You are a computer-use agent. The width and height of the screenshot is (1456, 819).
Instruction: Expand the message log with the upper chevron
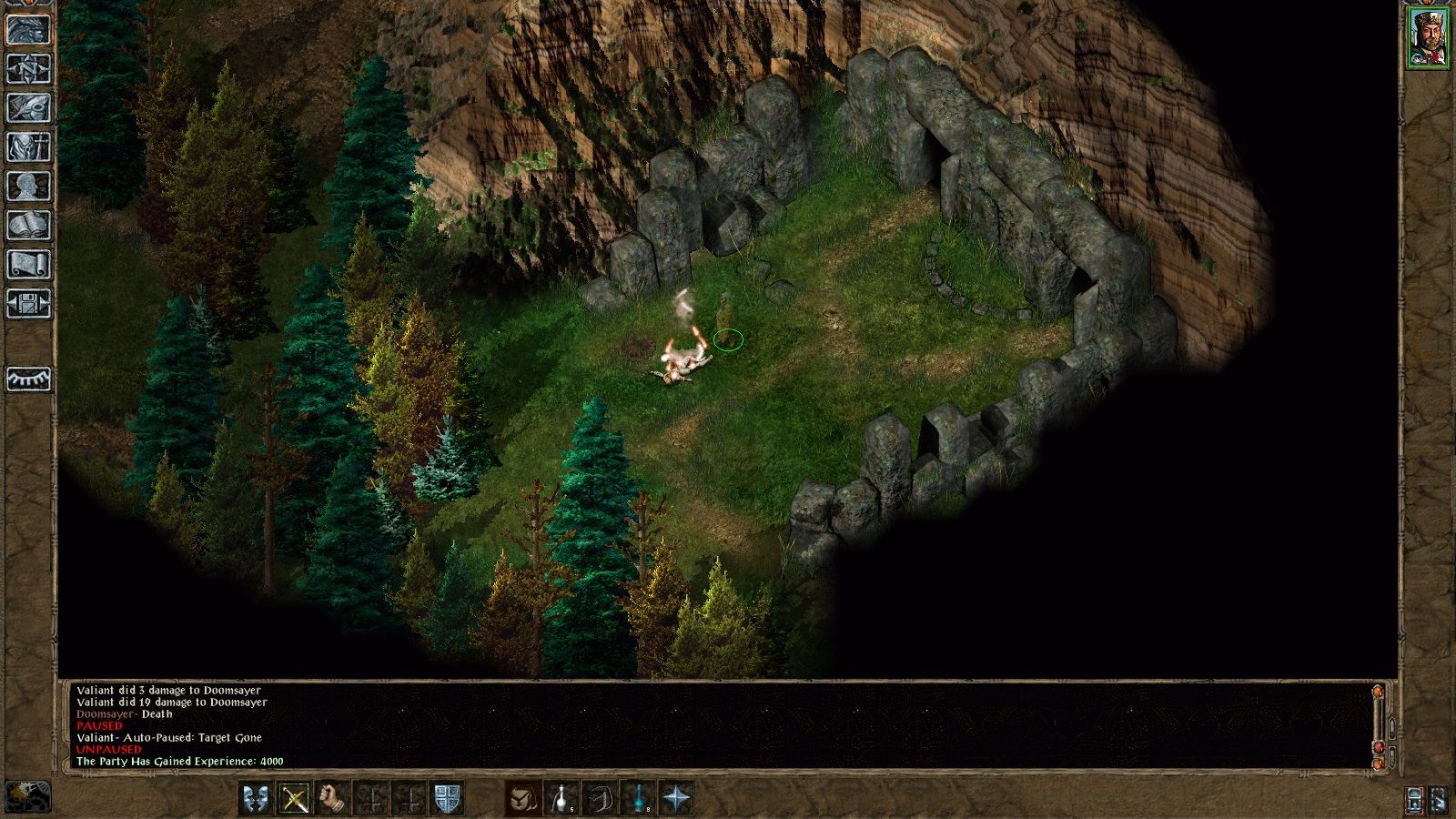[x=1391, y=727]
